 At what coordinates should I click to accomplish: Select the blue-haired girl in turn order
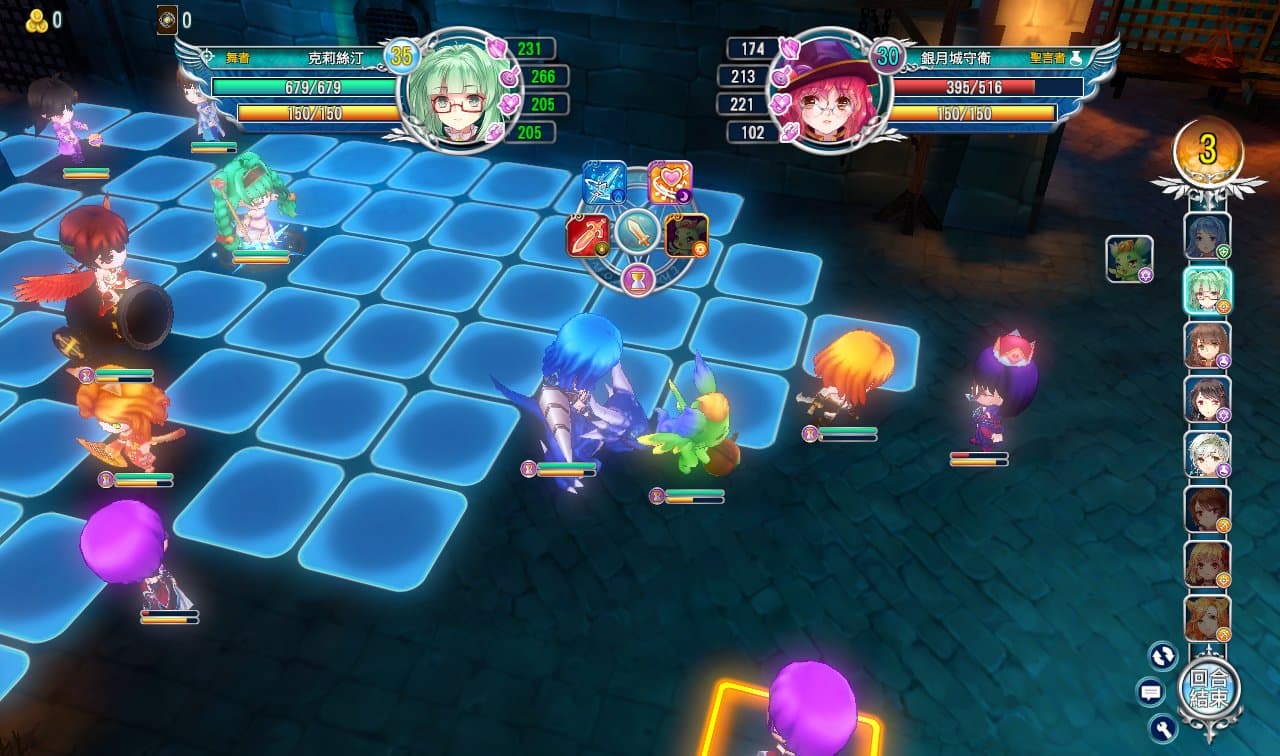coord(1207,236)
